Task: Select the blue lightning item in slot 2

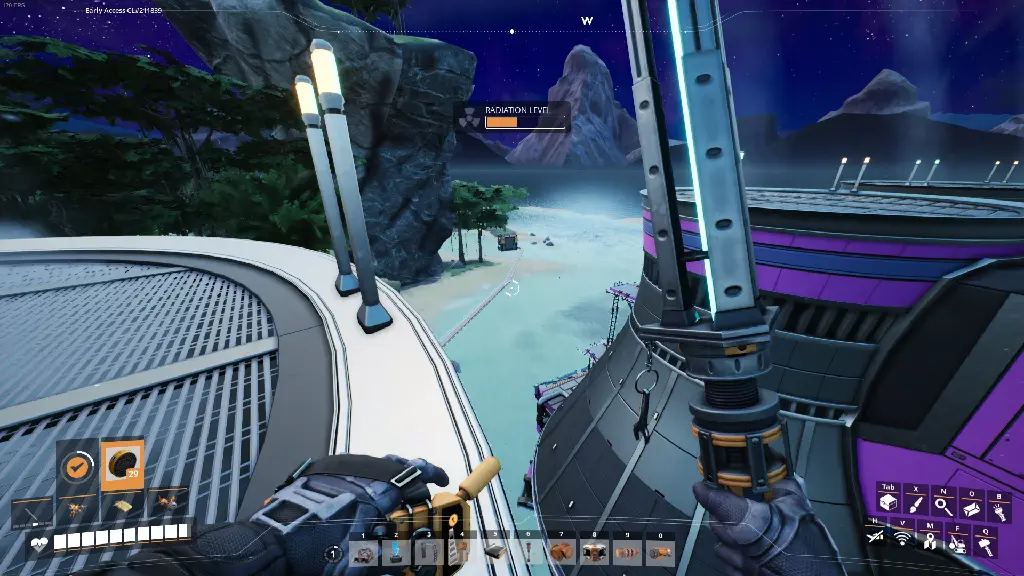Action: (x=397, y=552)
